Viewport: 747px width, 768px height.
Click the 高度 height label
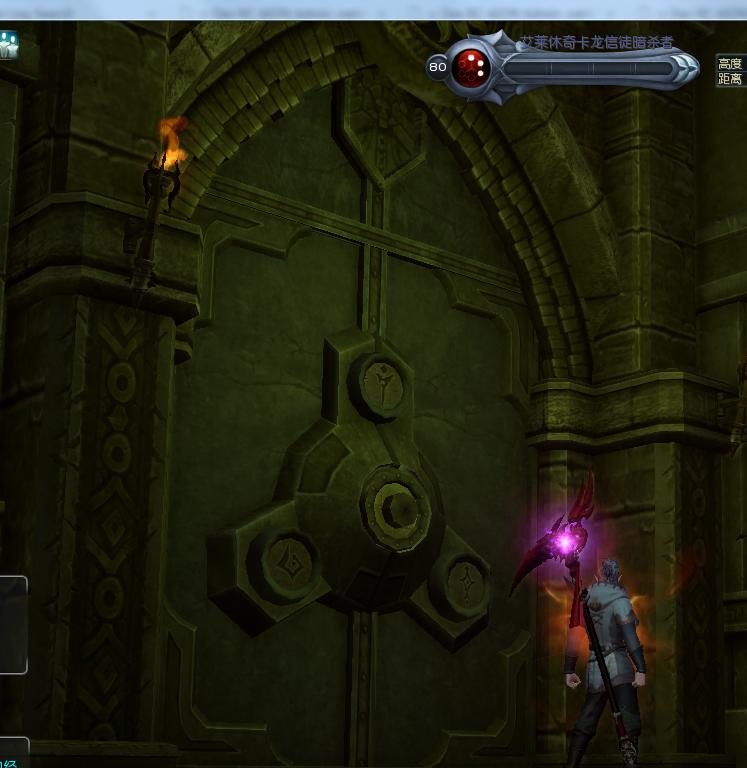[731, 63]
